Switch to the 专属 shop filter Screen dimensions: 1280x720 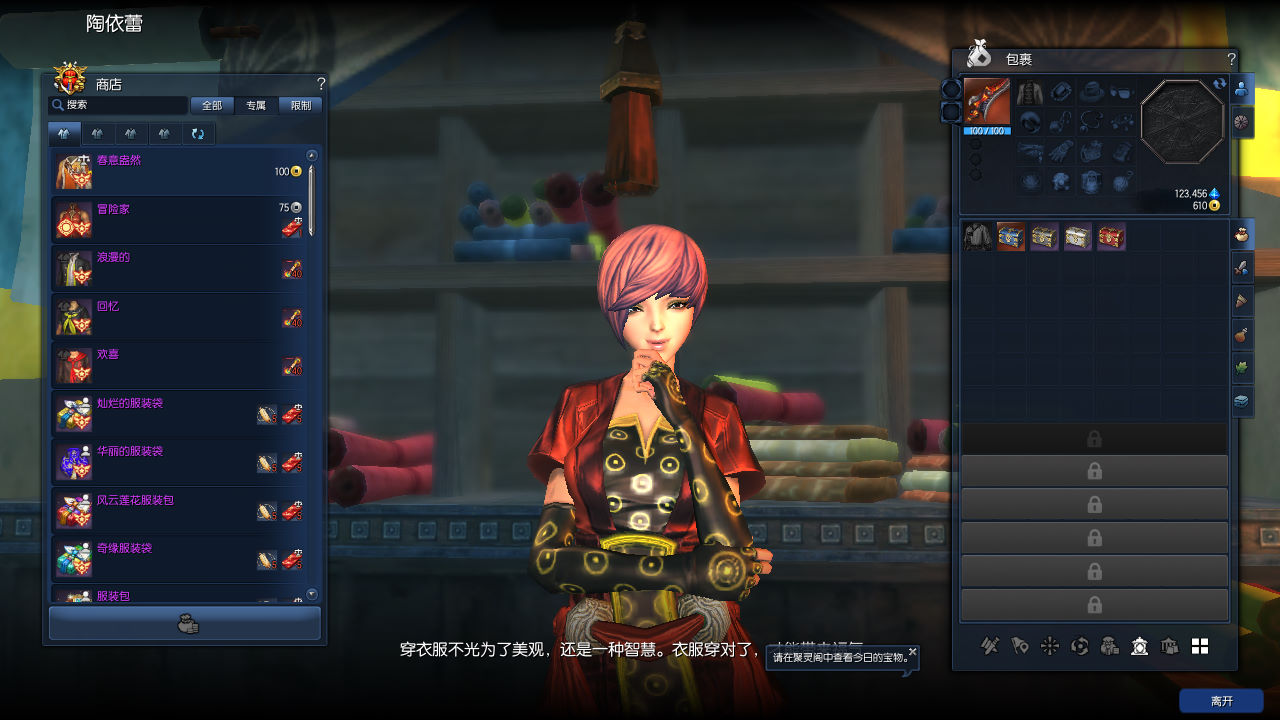pos(256,105)
